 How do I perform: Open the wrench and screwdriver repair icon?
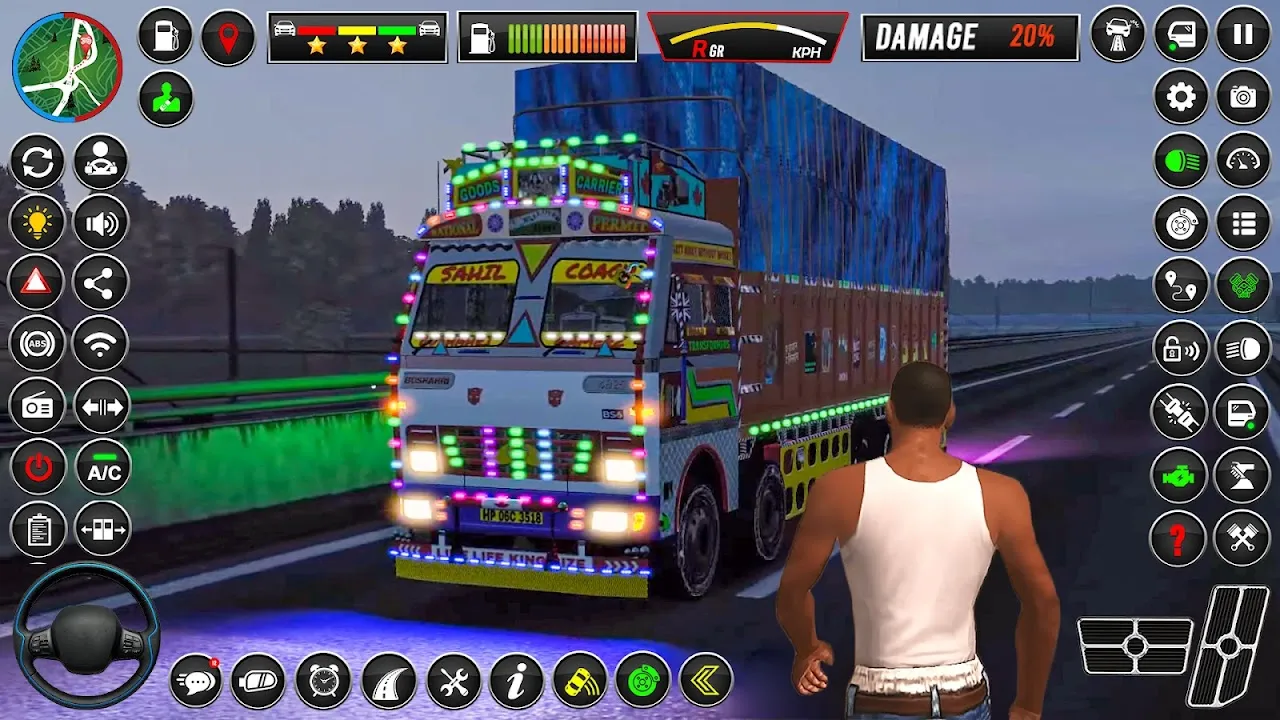pyautogui.click(x=453, y=682)
